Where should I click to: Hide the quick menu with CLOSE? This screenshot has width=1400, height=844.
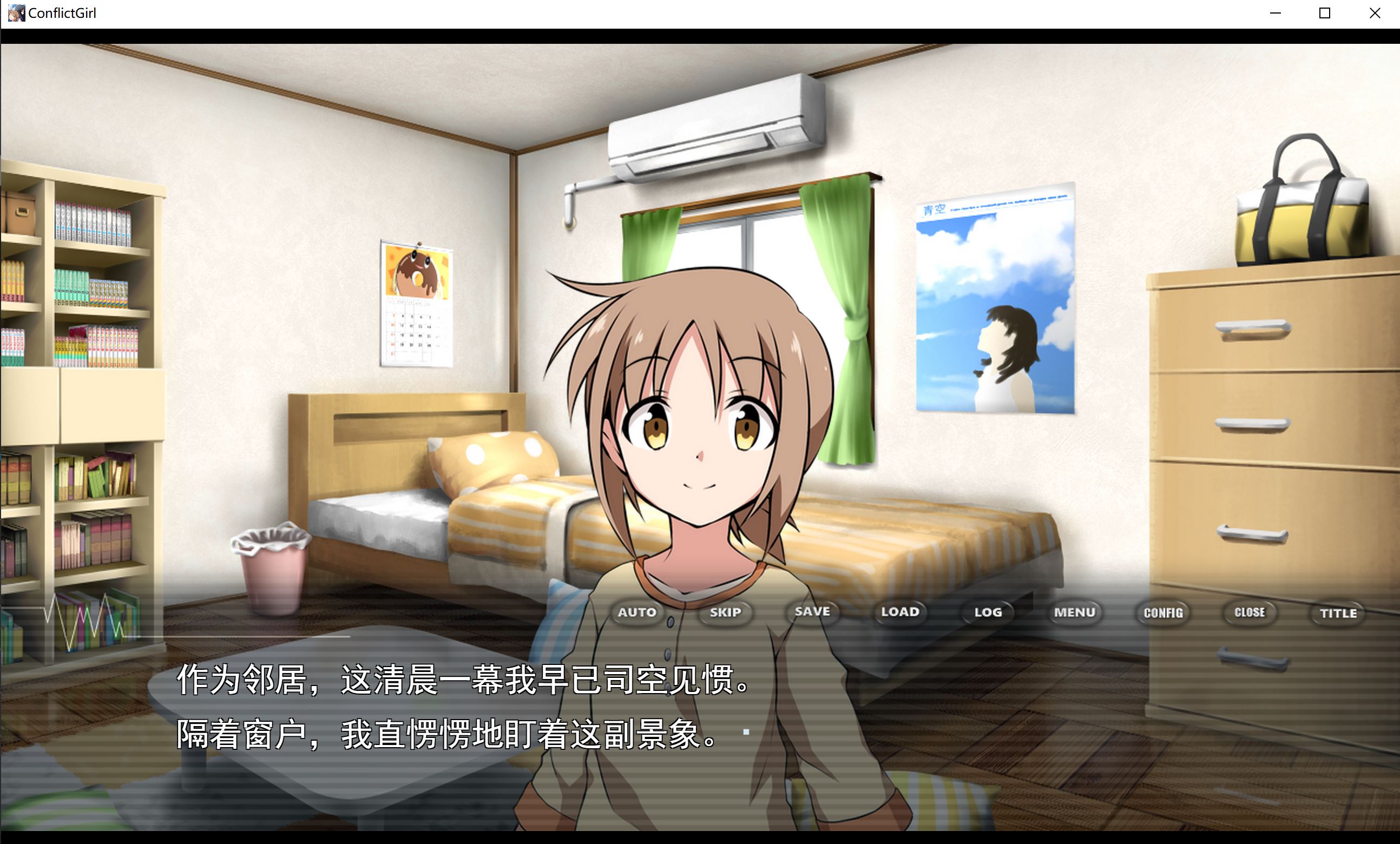coord(1250,612)
